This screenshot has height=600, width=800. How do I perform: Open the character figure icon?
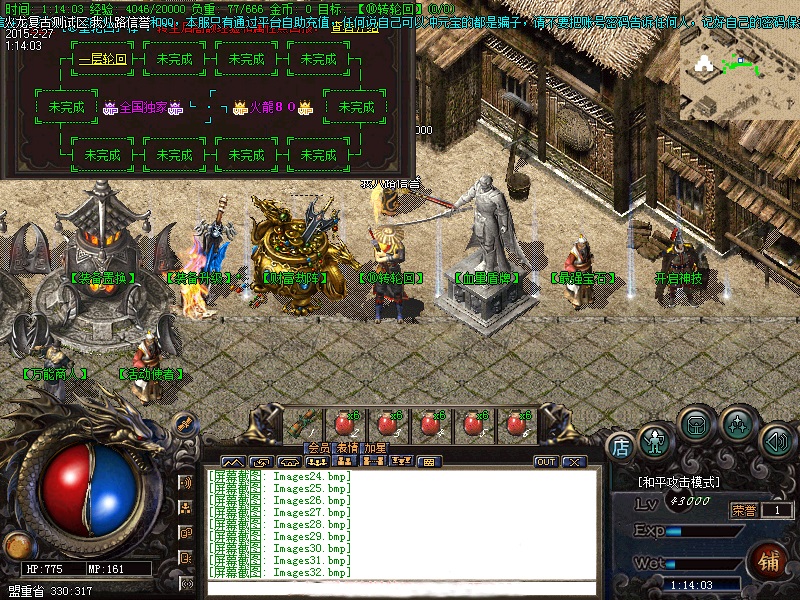[x=655, y=440]
